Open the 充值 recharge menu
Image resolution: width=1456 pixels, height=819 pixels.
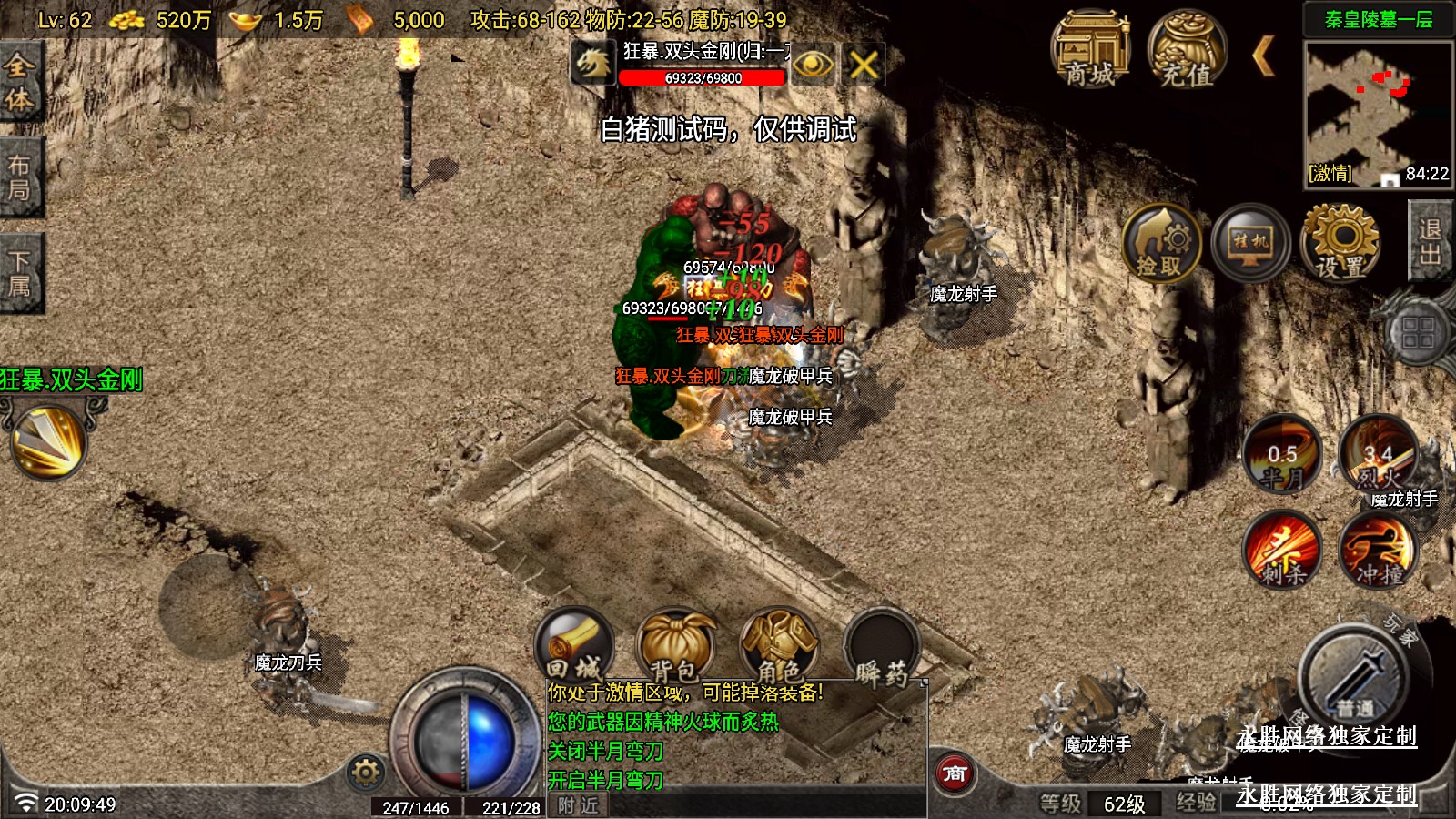[1186, 51]
